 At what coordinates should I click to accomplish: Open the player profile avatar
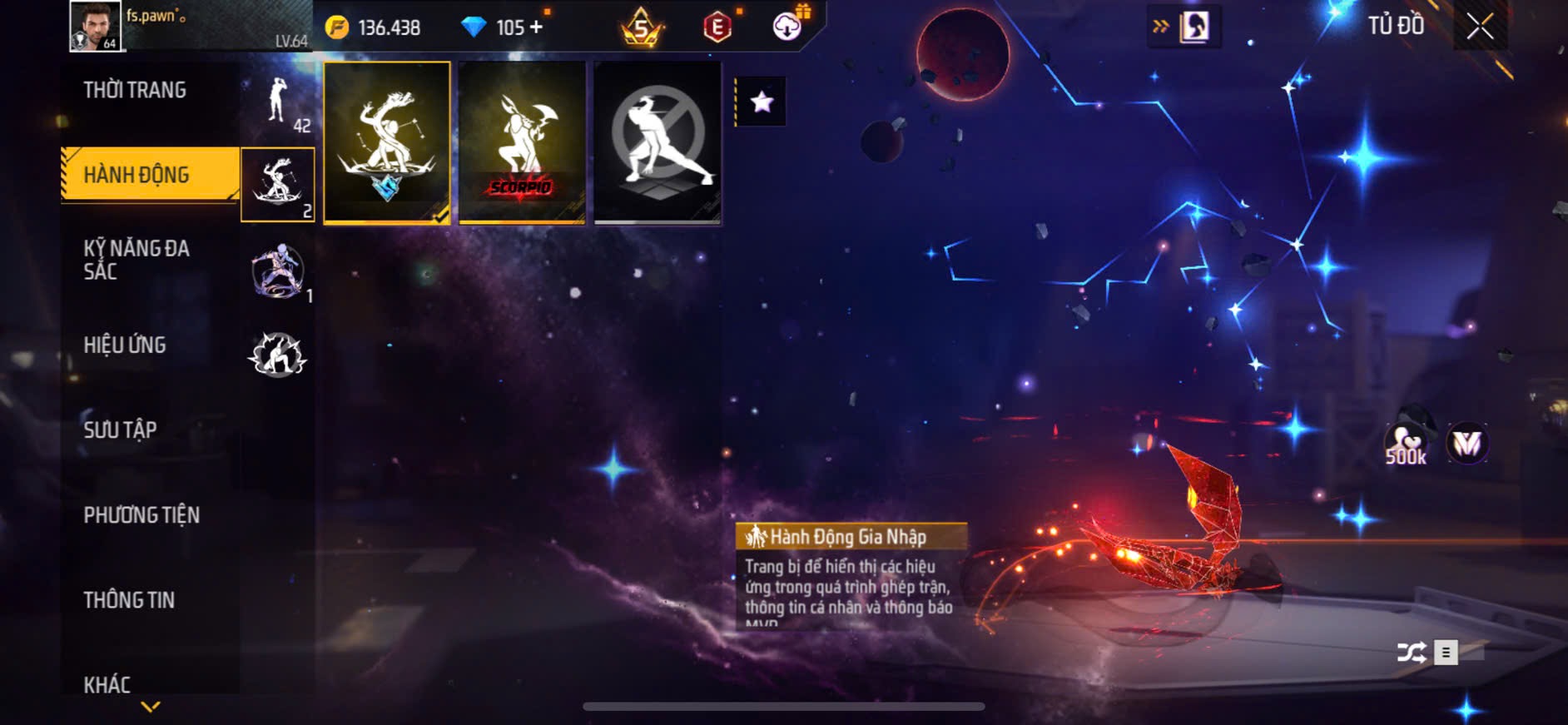coord(95,26)
